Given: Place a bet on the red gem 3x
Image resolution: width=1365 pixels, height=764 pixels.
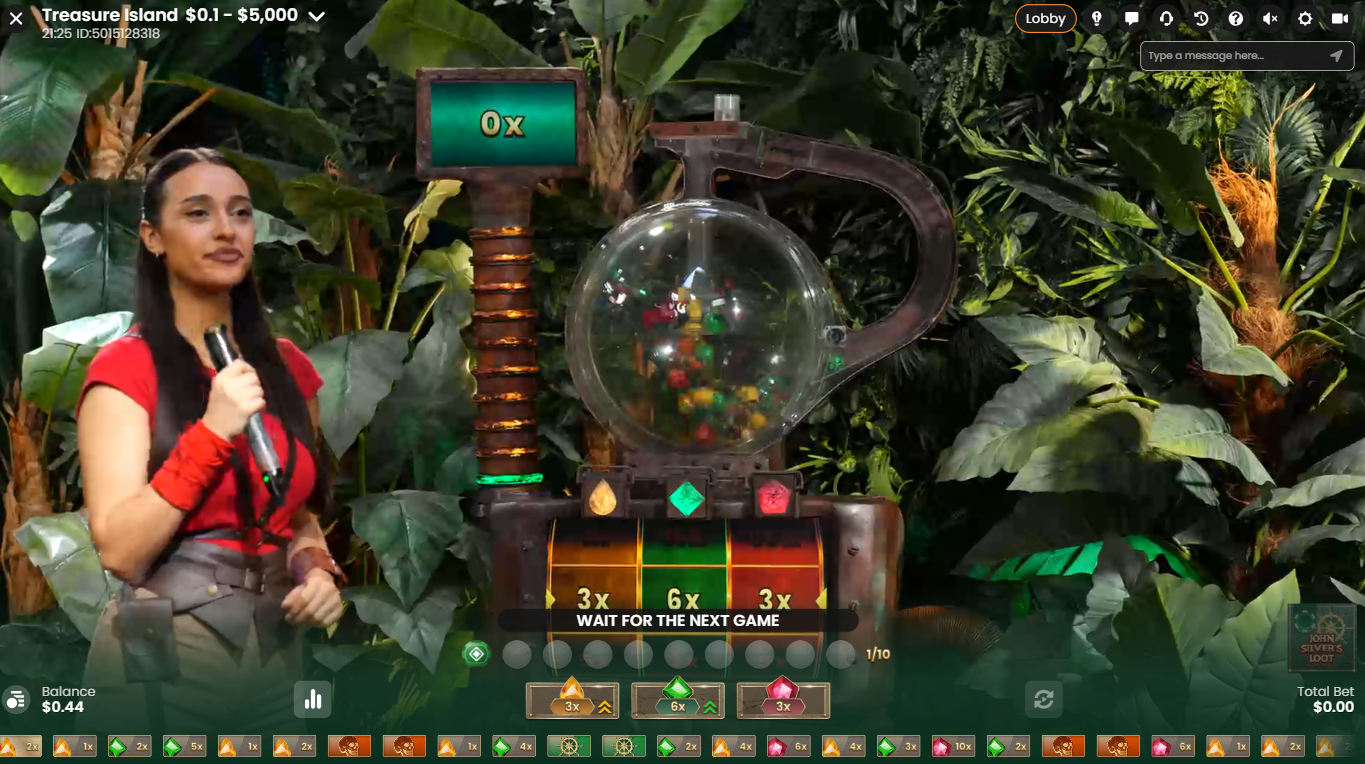Looking at the screenshot, I should 783,700.
